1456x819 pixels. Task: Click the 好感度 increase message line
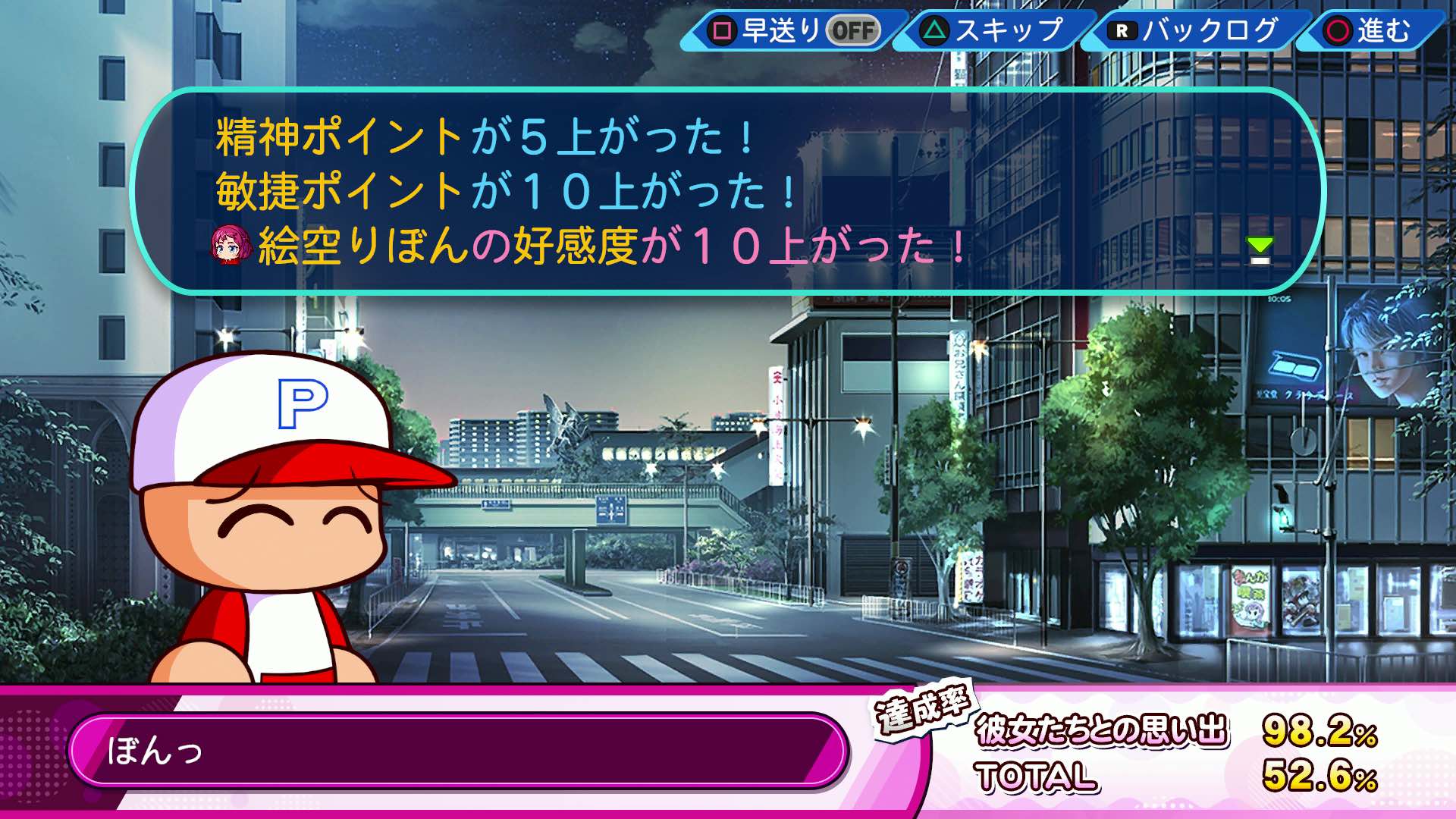591,246
